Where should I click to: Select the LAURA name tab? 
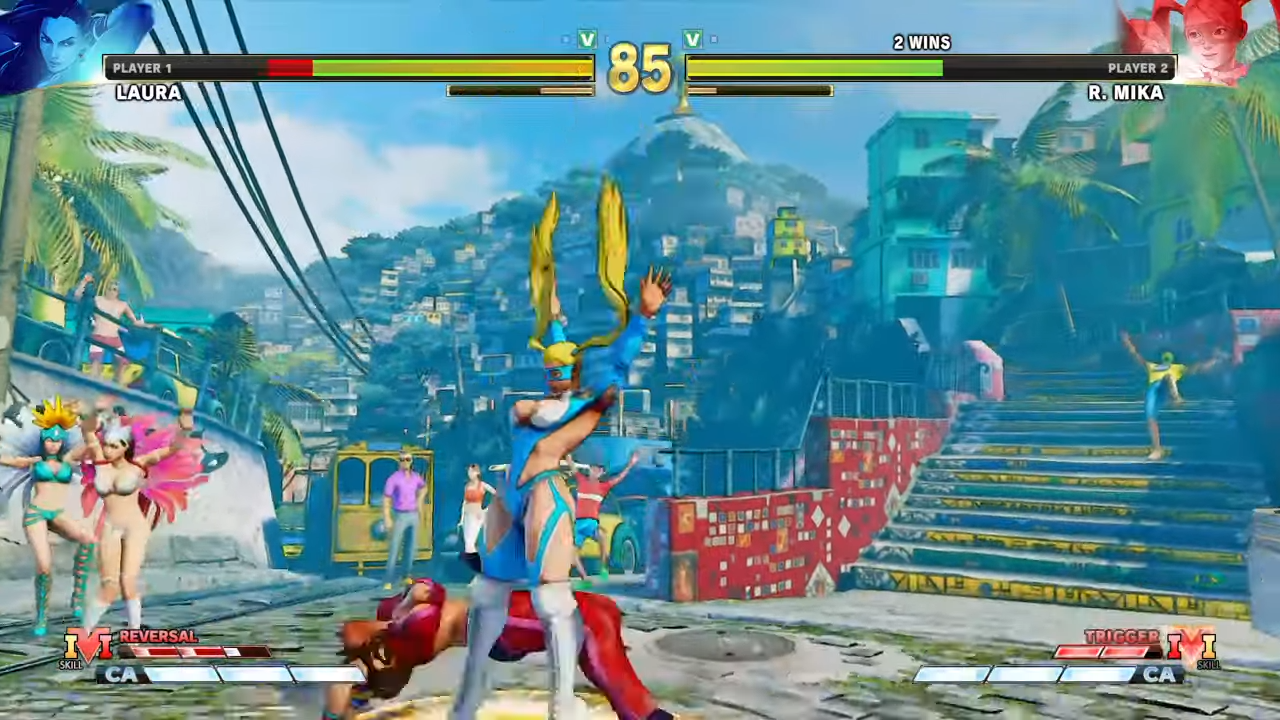[x=147, y=92]
